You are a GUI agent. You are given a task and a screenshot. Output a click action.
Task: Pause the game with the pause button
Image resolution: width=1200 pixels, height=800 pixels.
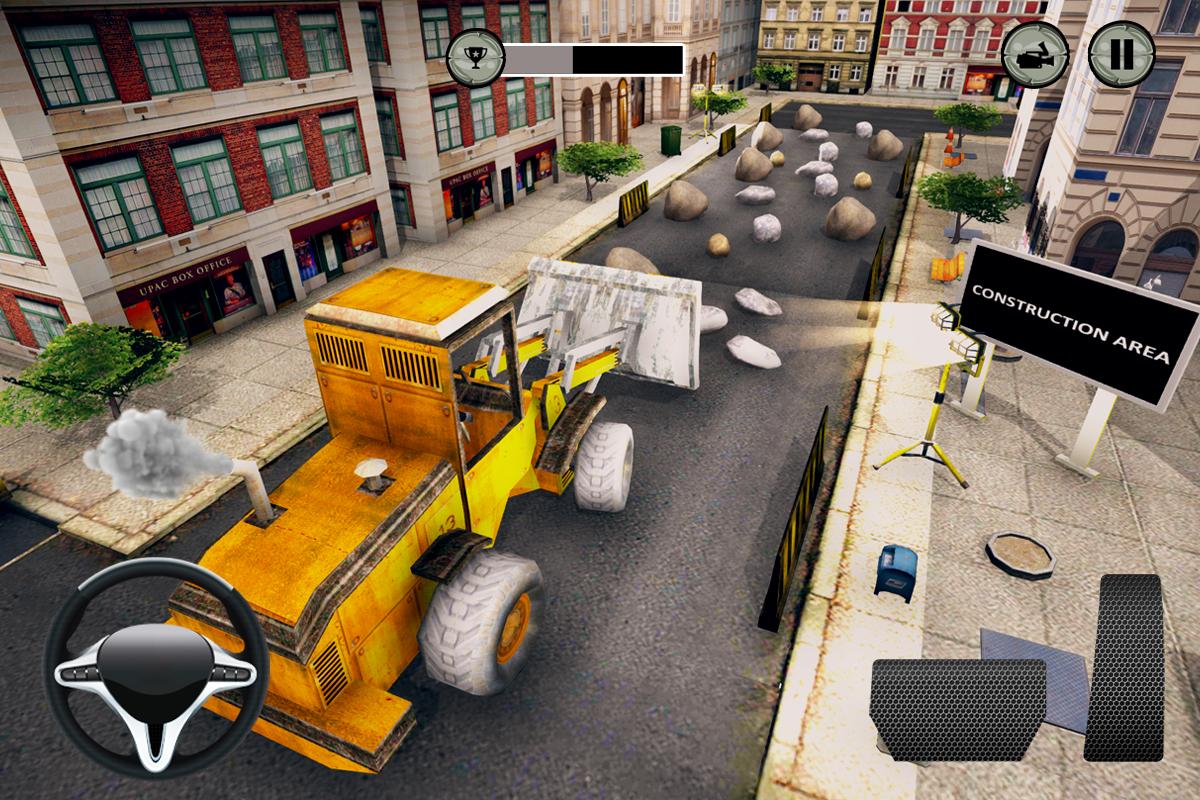tap(1120, 54)
